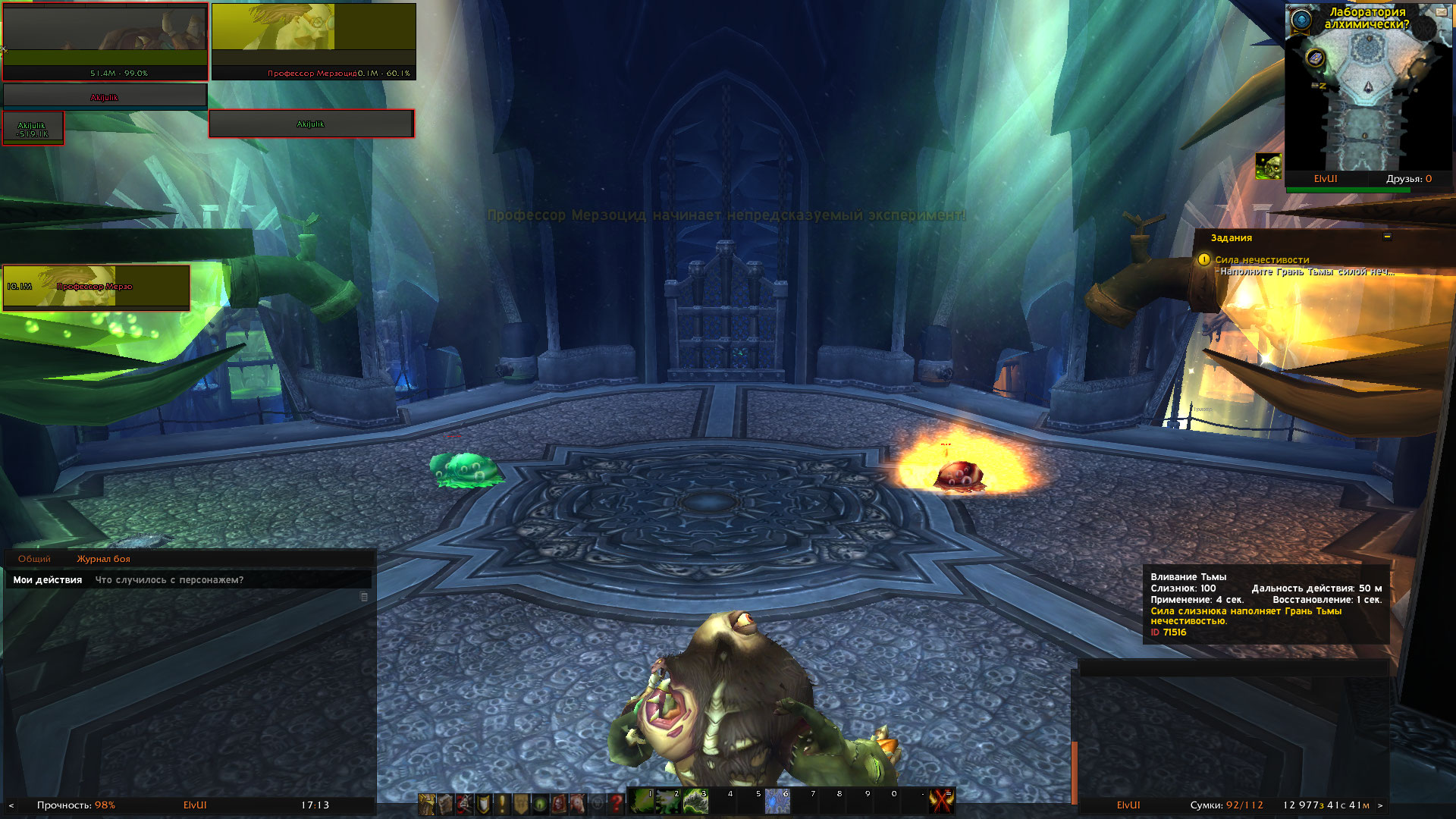Collapse the Задания quest tracker
1456x819 pixels.
coord(1387,237)
